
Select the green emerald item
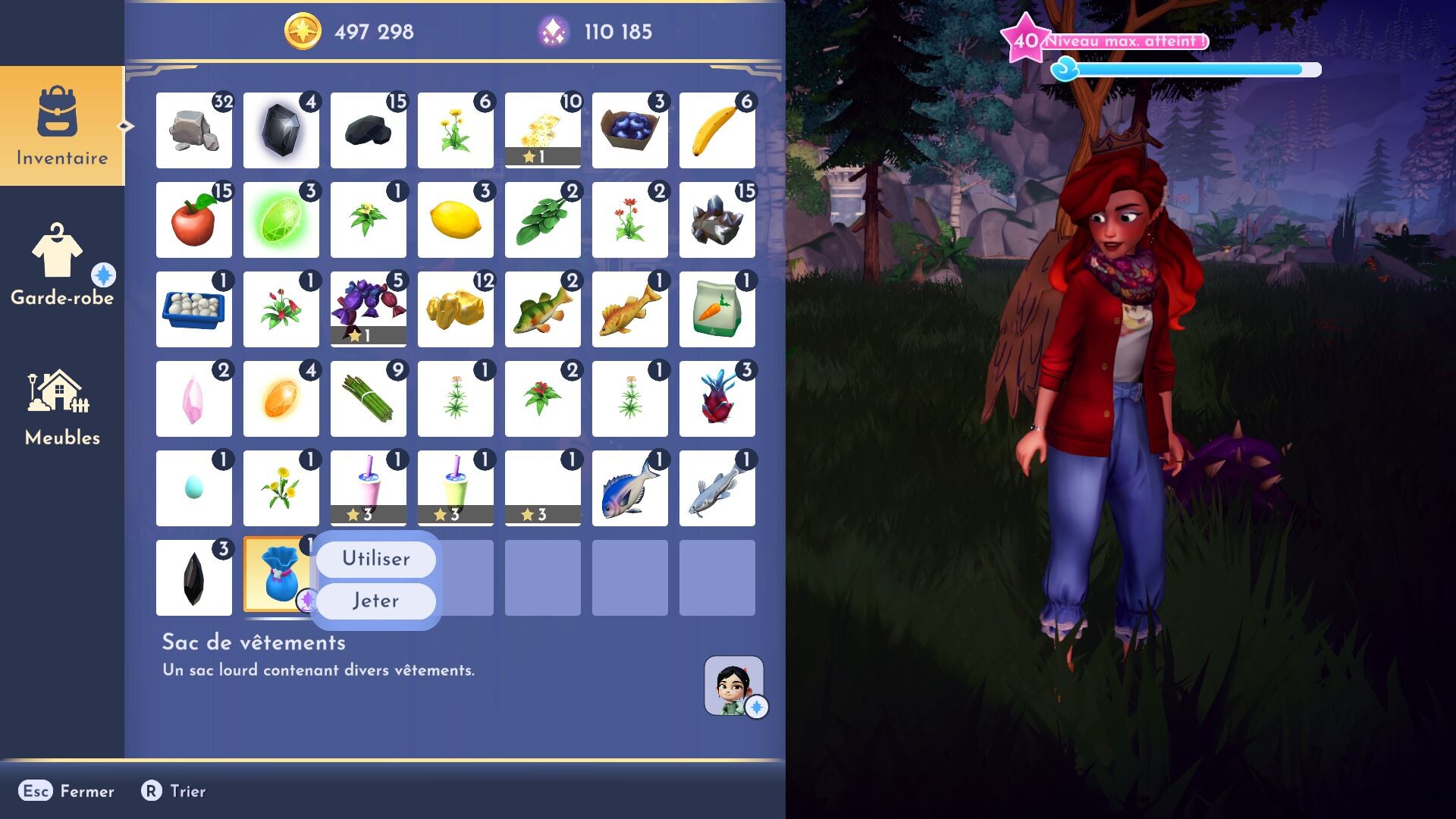tap(281, 220)
